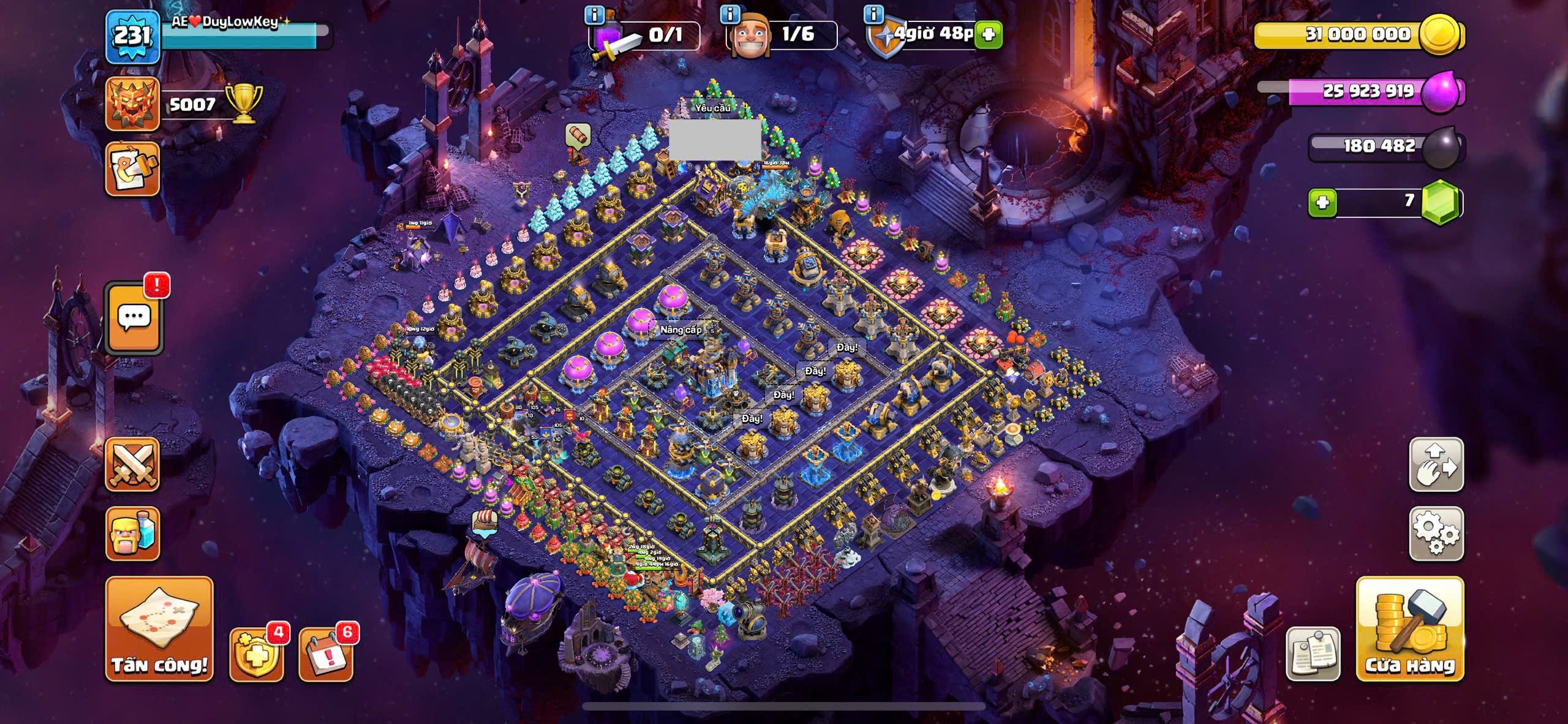Enter base layout edit mode

pyautogui.click(x=1436, y=464)
